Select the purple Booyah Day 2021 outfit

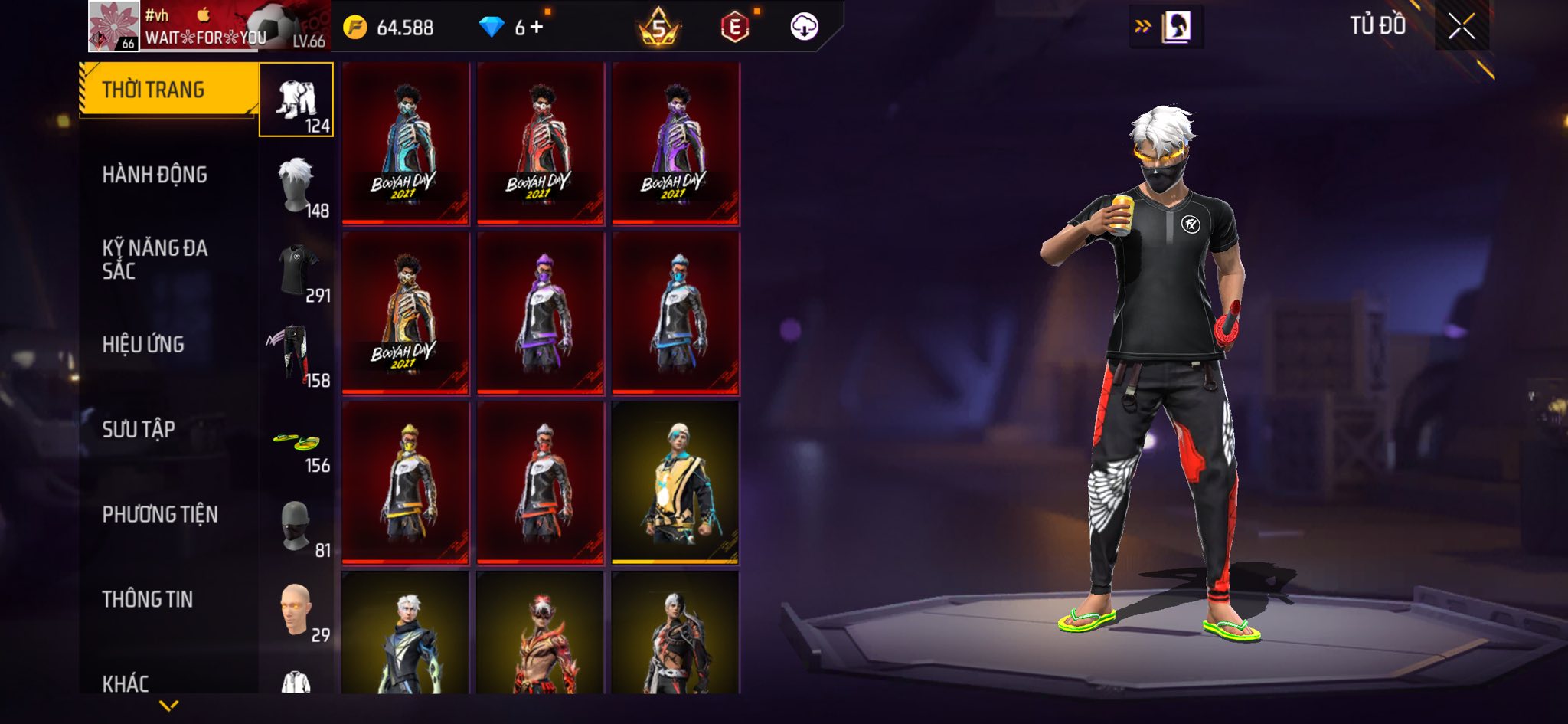[x=675, y=143]
